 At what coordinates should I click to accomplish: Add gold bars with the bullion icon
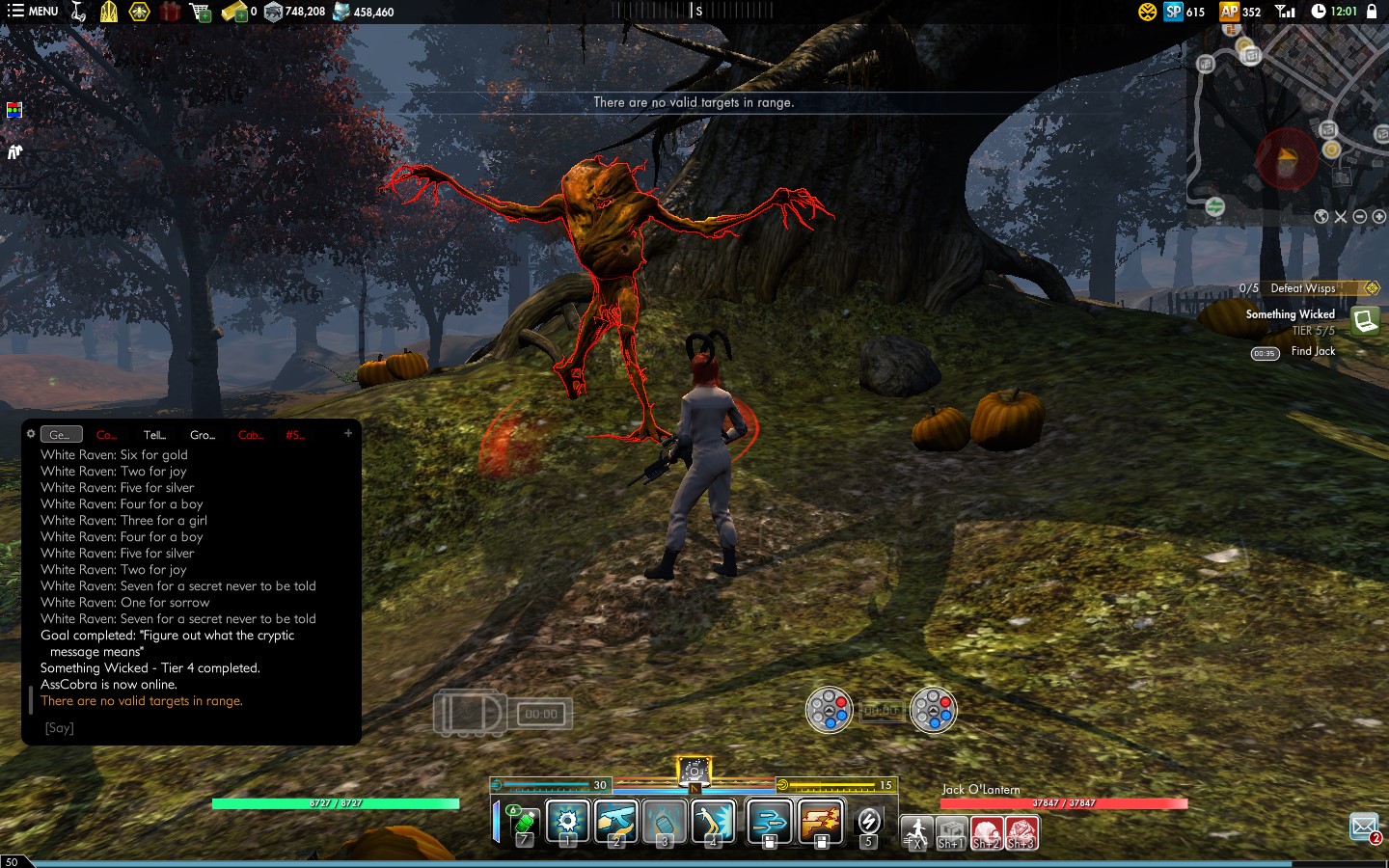pyautogui.click(x=234, y=12)
